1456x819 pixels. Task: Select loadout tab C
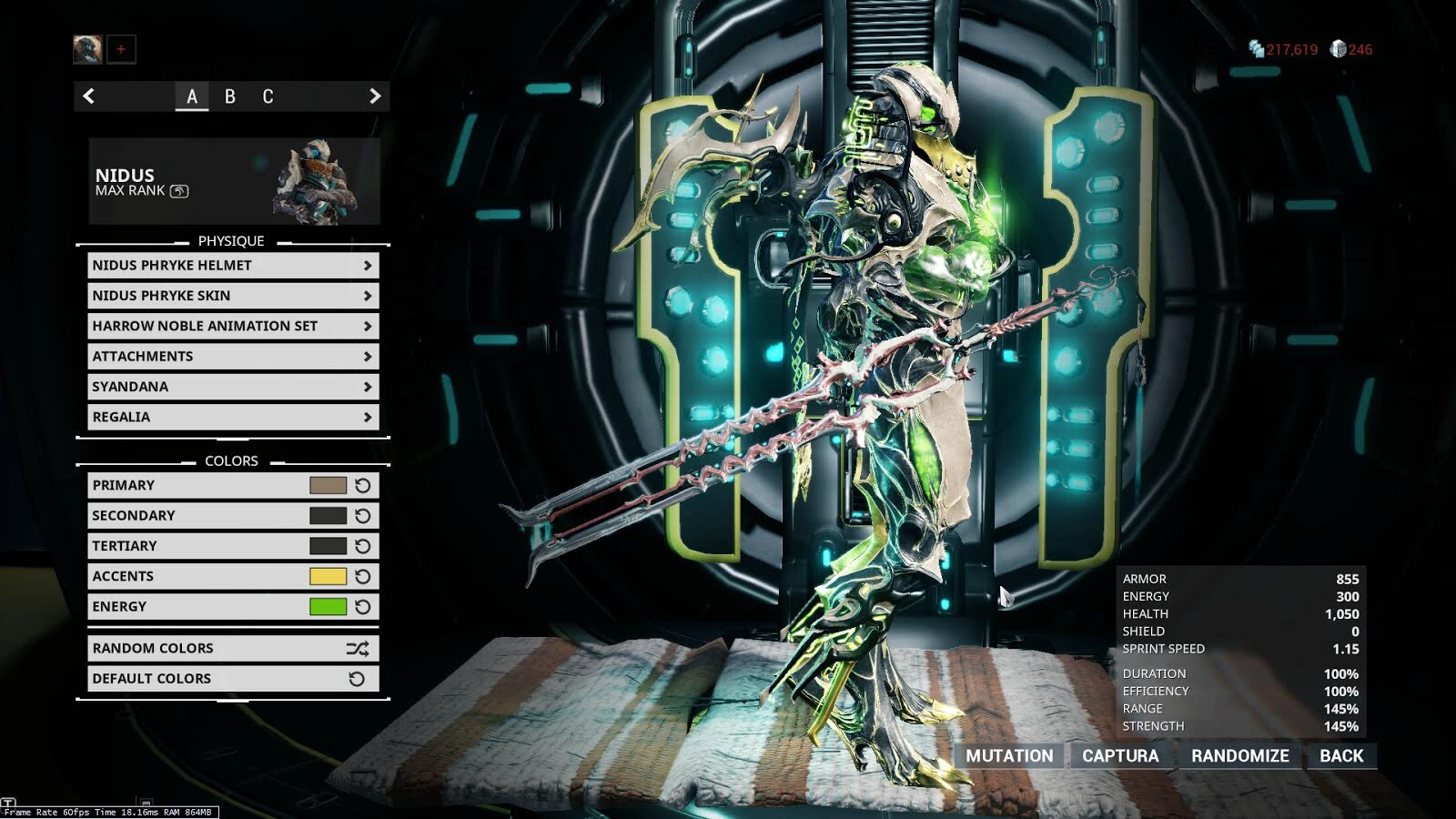pos(268,96)
